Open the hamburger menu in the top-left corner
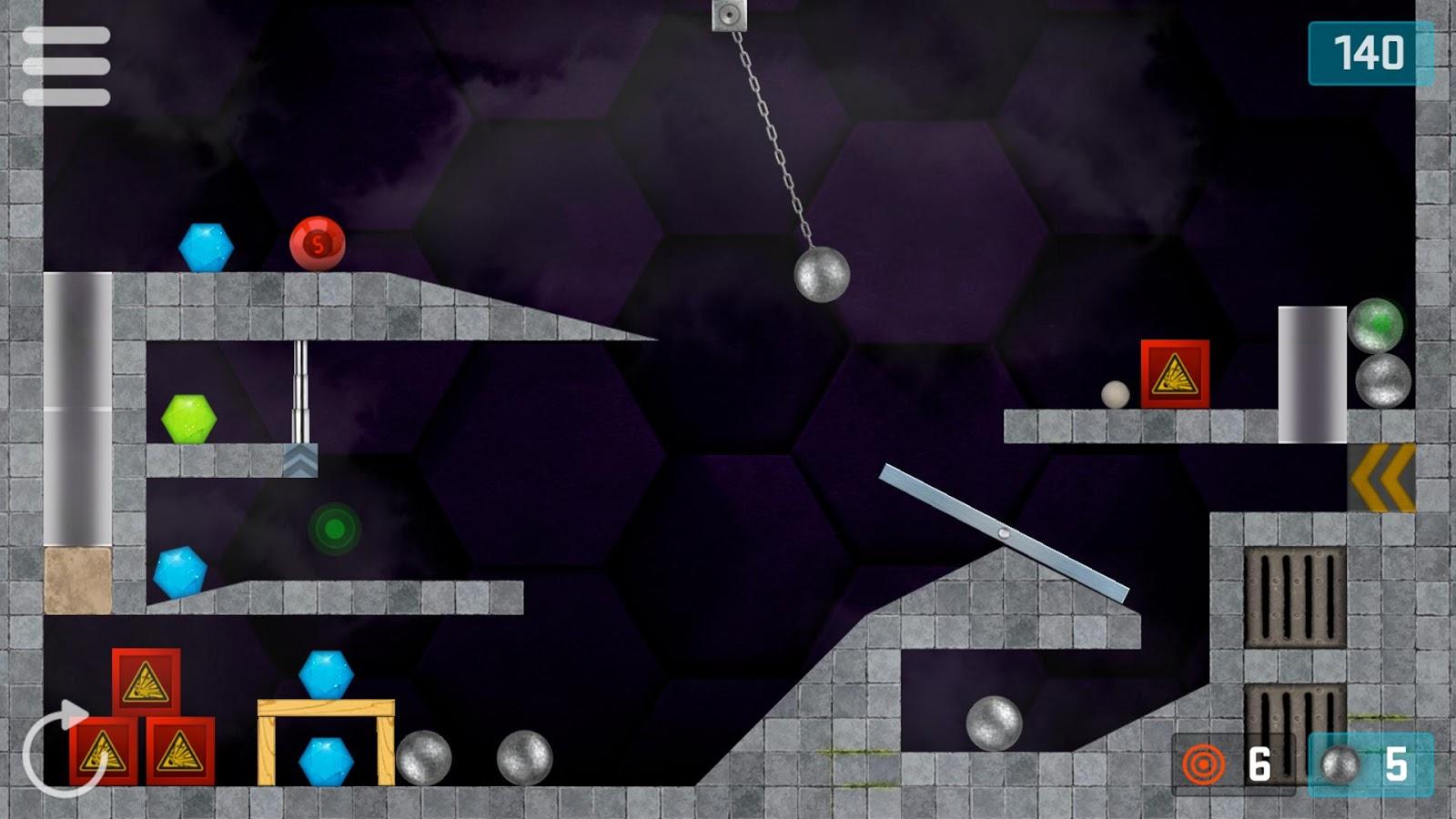 click(x=68, y=66)
